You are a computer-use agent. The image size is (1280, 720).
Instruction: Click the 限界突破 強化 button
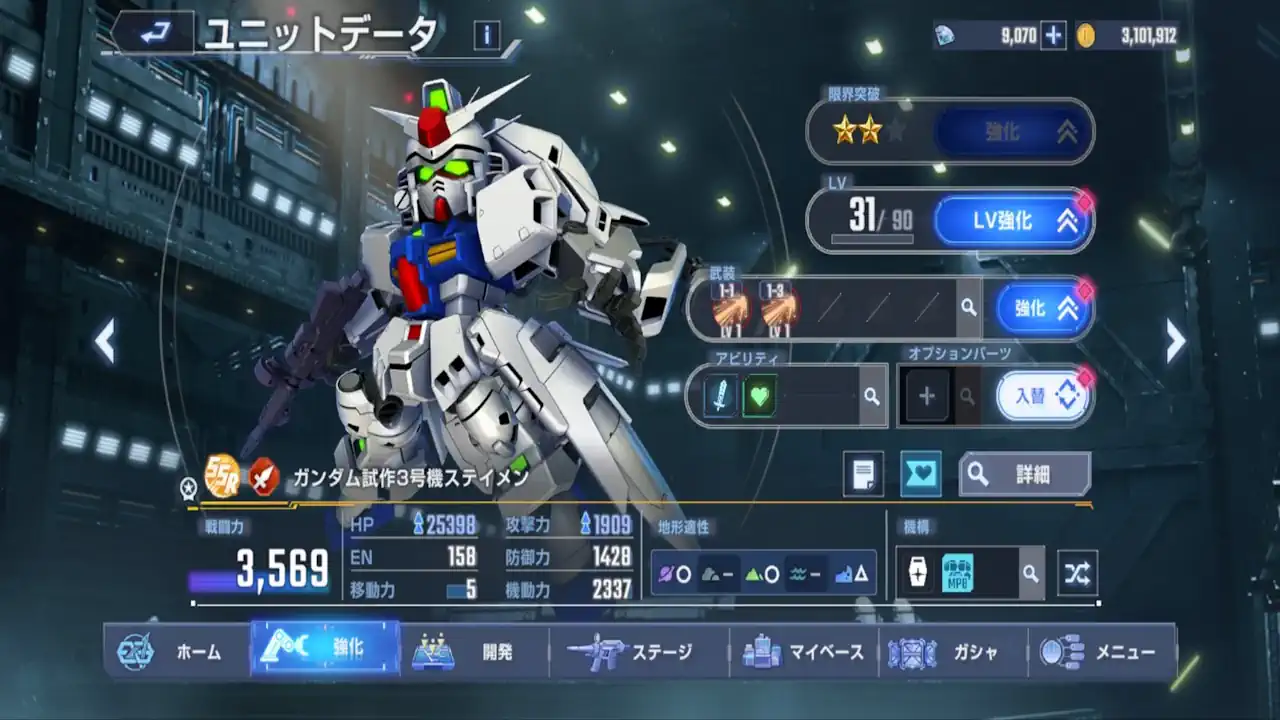point(1012,132)
